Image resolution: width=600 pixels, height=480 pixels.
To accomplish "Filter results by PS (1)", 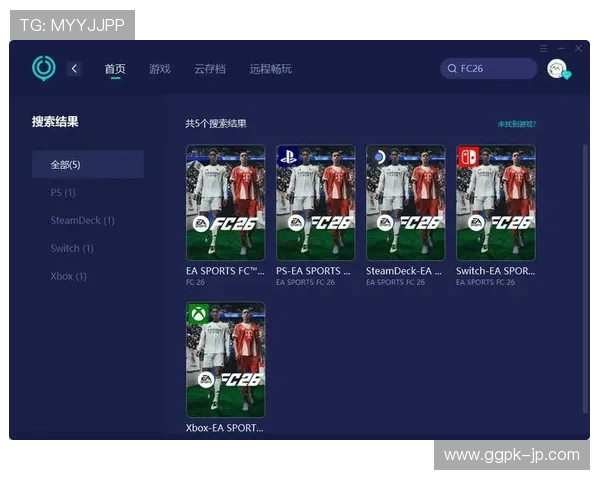I will pyautogui.click(x=63, y=192).
